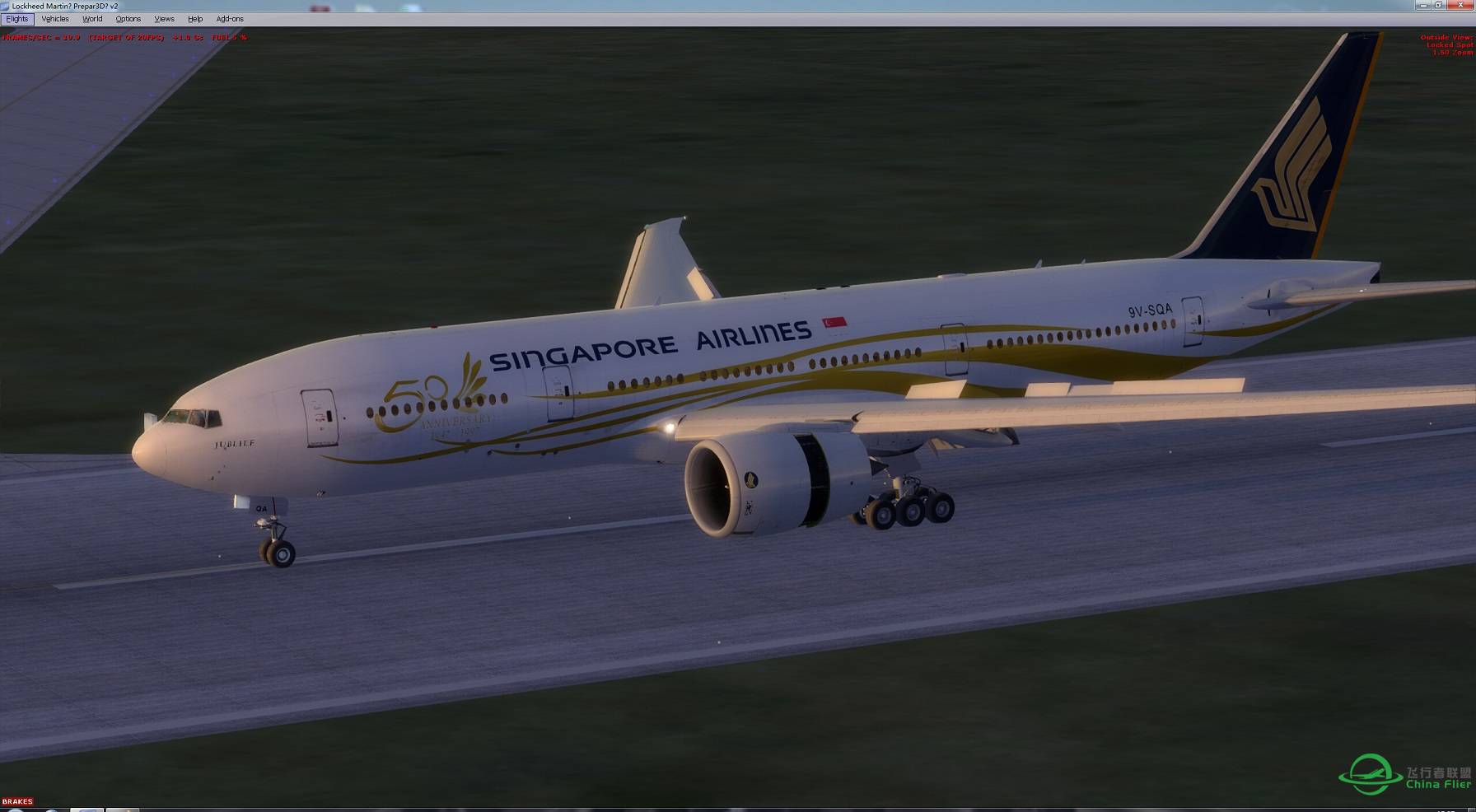Open the Views menu

tap(164, 18)
